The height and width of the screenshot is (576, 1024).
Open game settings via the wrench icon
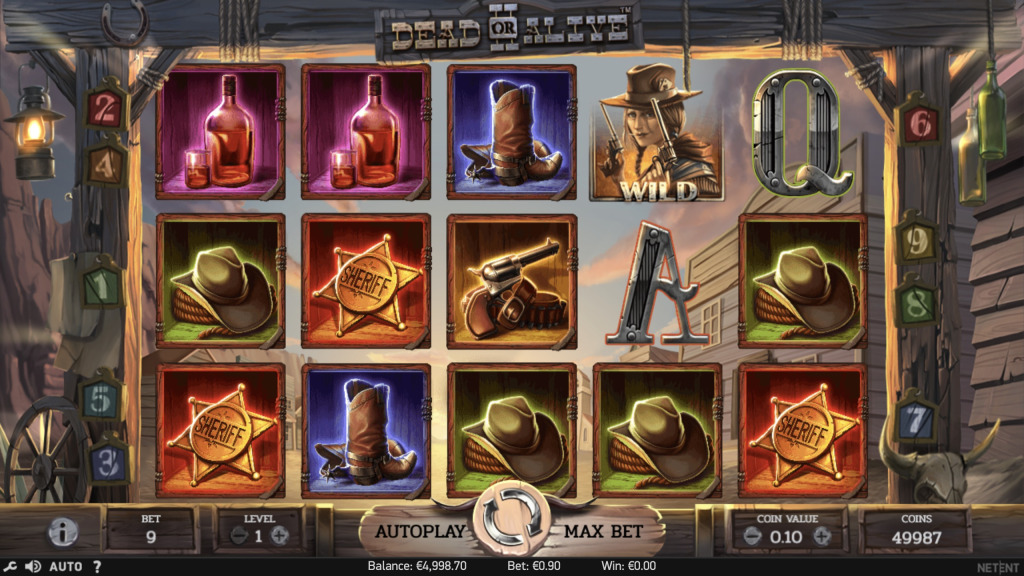click(9, 567)
